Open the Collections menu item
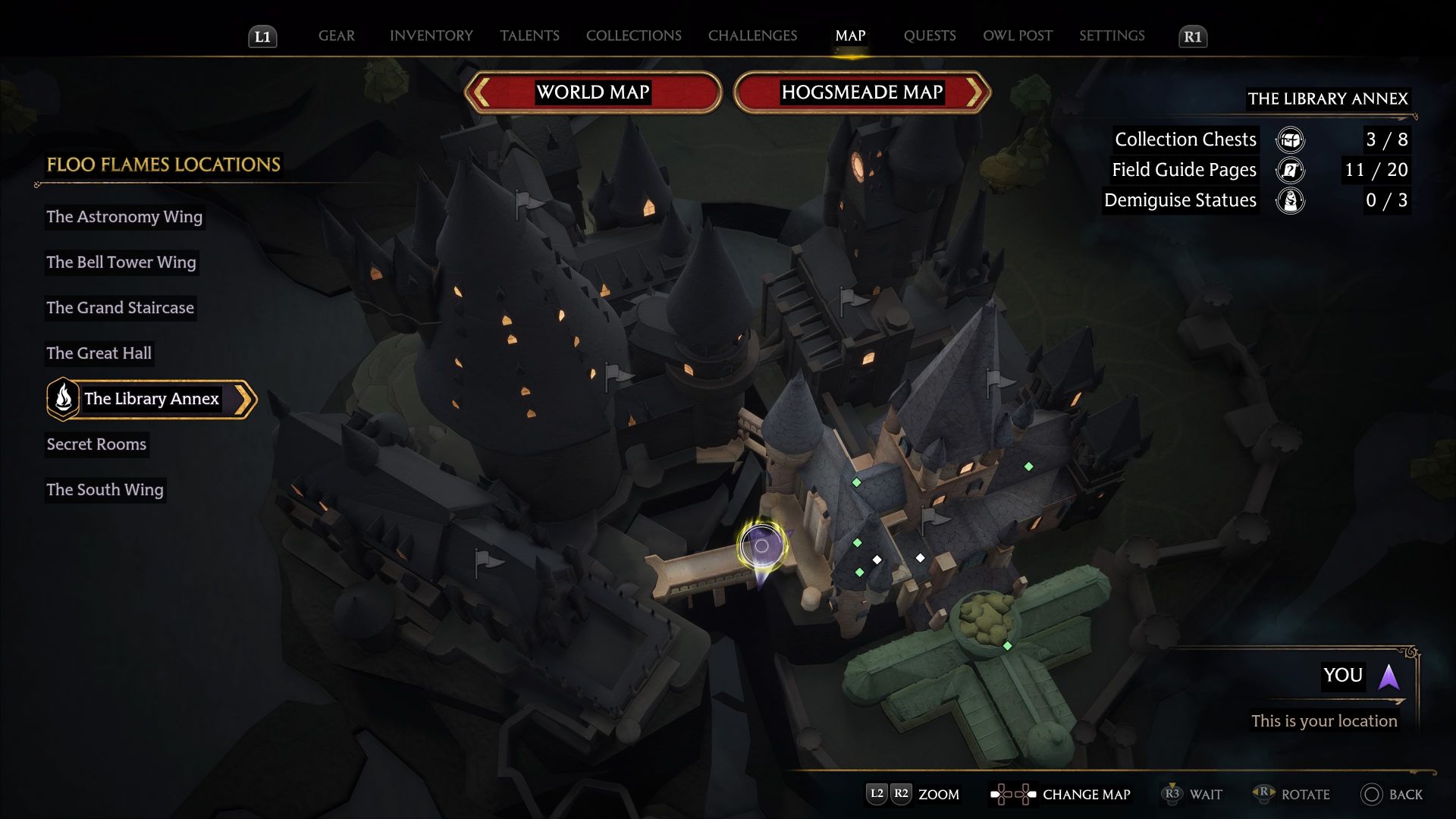1456x819 pixels. pos(633,36)
